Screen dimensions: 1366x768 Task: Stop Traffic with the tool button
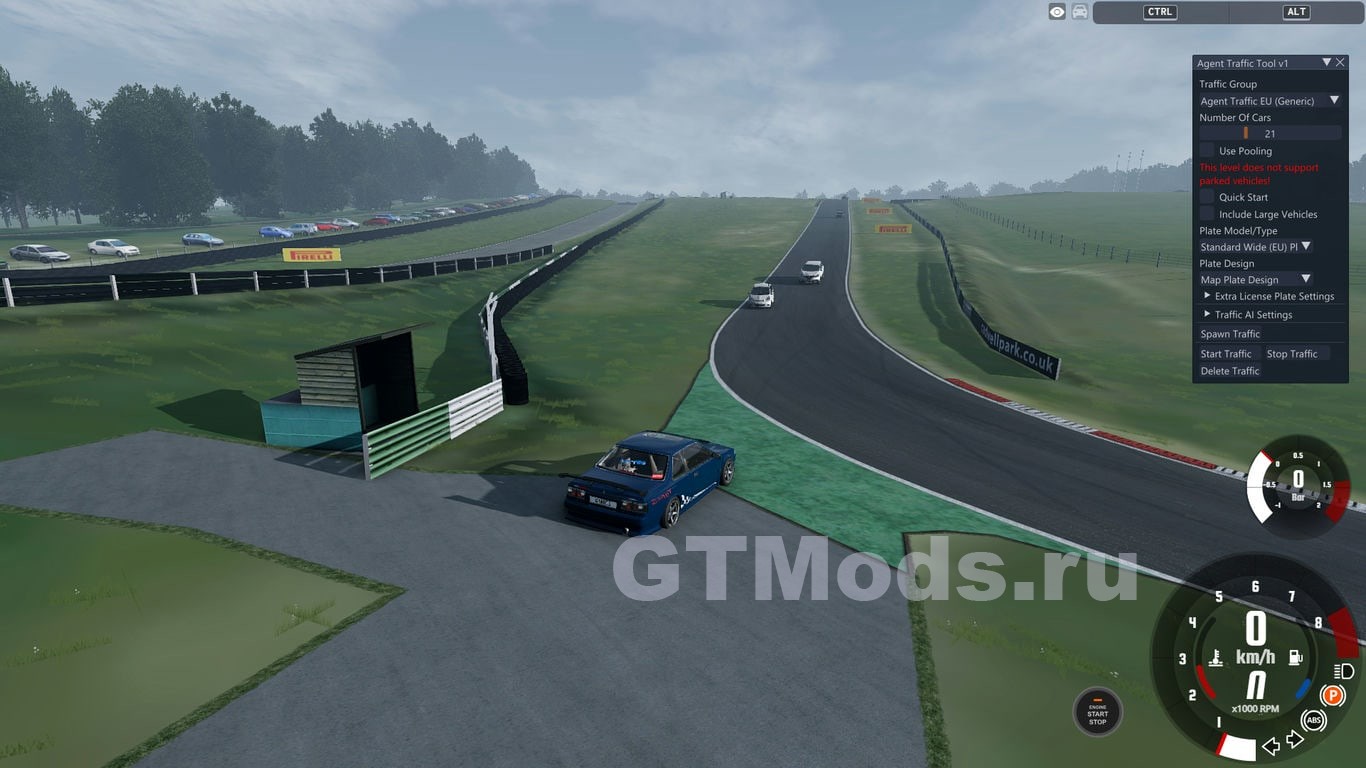pos(1292,354)
